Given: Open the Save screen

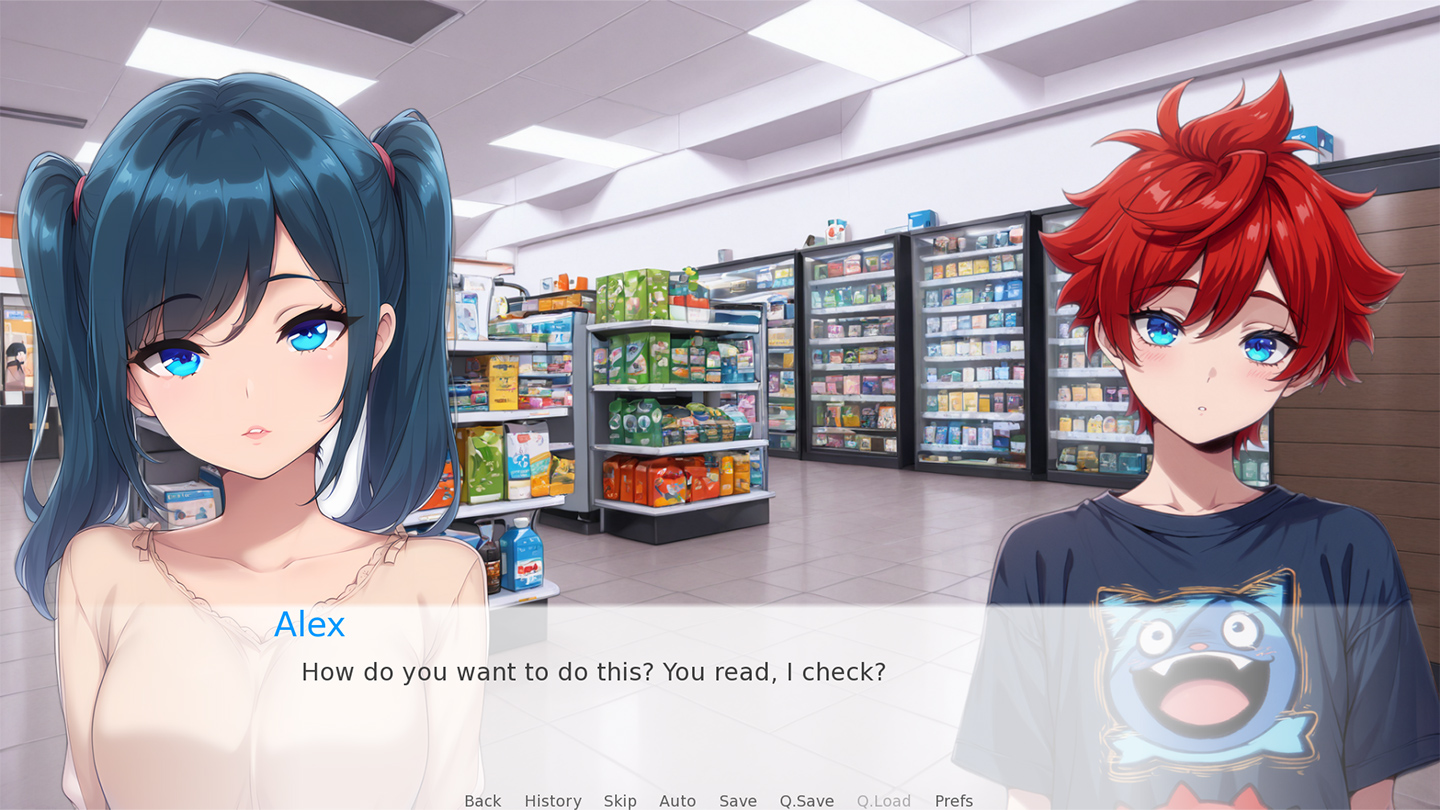Looking at the screenshot, I should click(x=737, y=800).
